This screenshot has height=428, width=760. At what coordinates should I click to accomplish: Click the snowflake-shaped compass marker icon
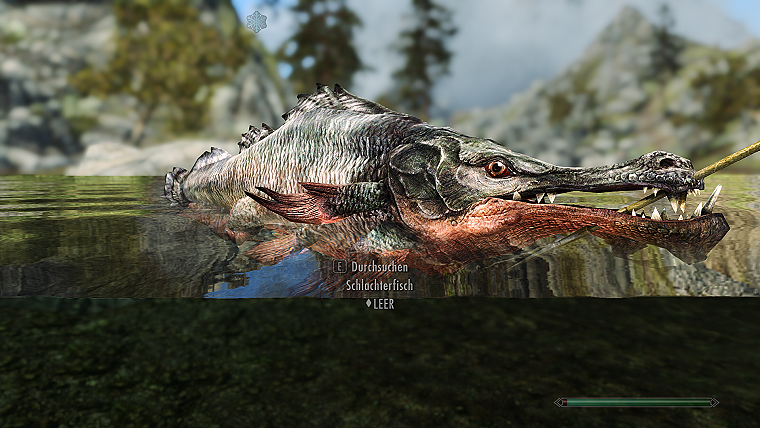(x=257, y=21)
